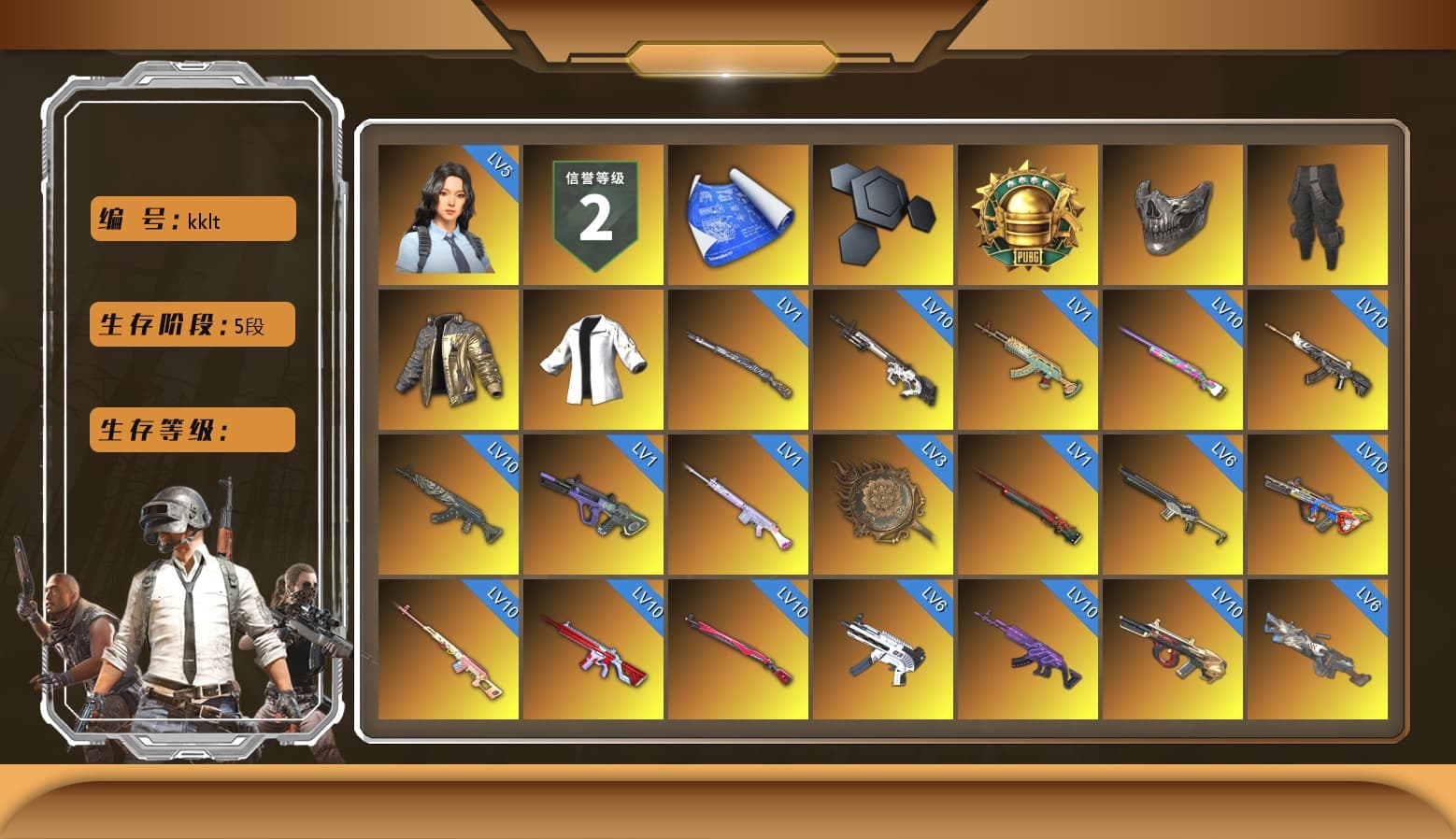Click the black tactical pants item
Image resolution: width=1456 pixels, height=839 pixels.
point(1317,215)
